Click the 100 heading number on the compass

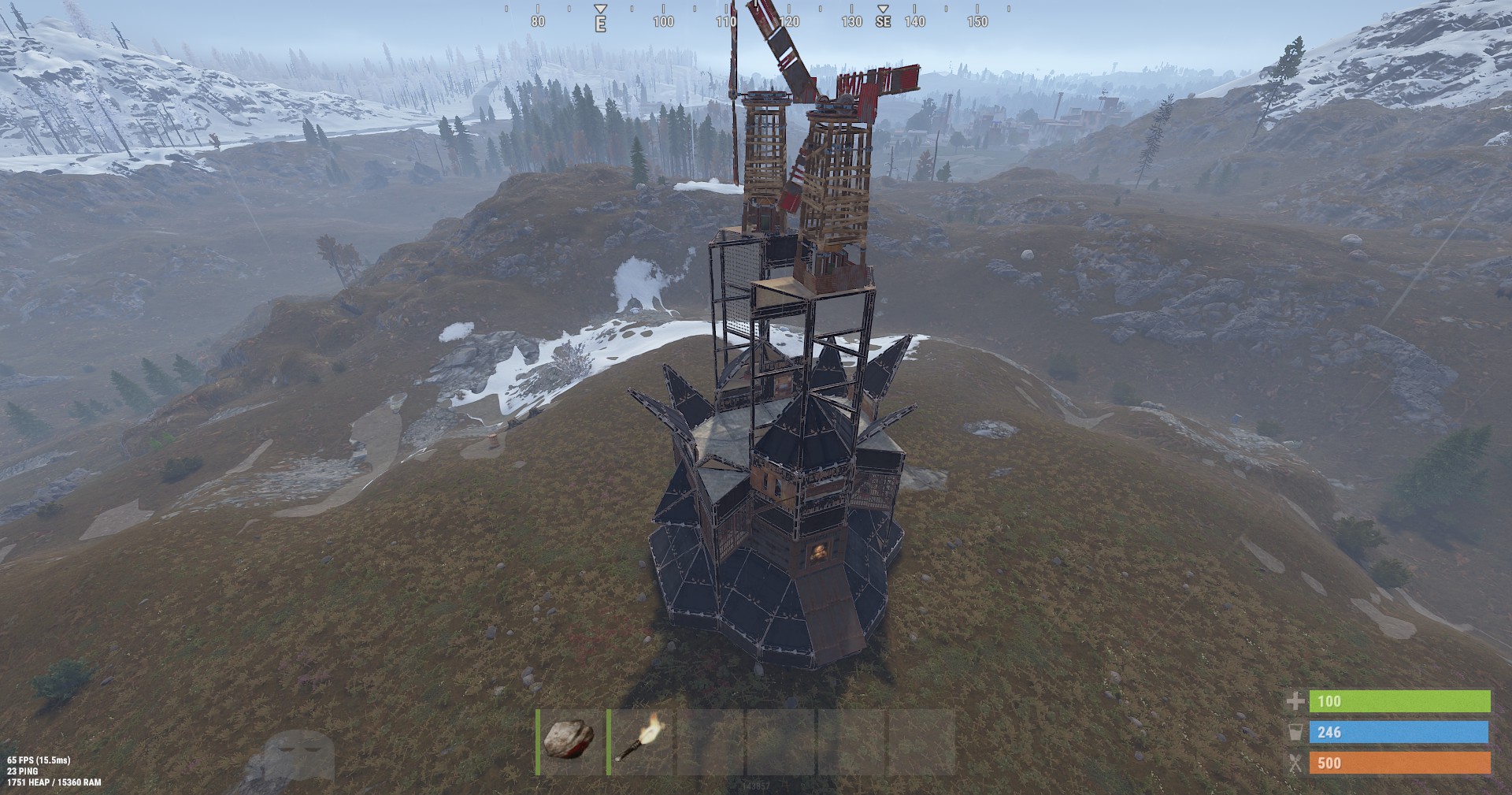pos(663,22)
